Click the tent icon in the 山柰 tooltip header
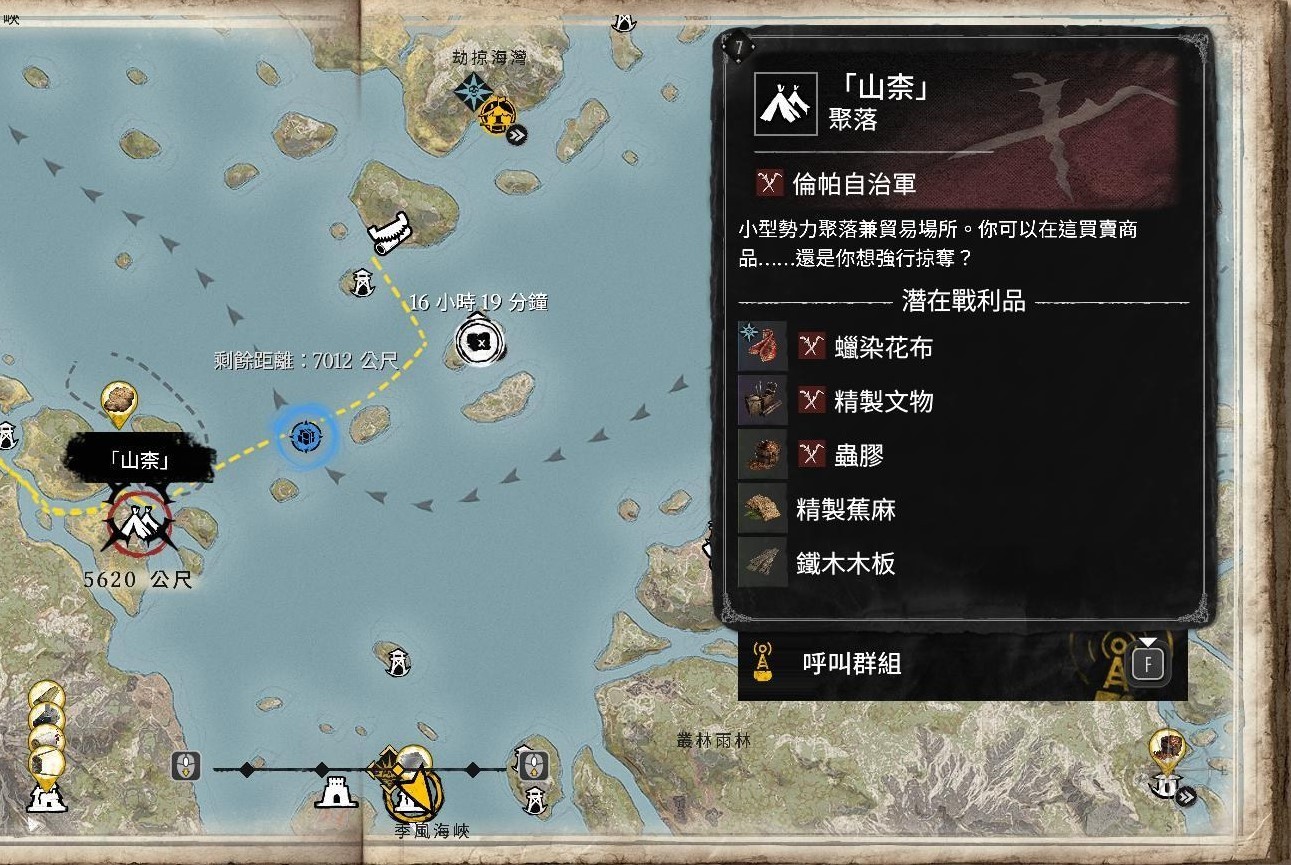The height and width of the screenshot is (865, 1291). [785, 103]
